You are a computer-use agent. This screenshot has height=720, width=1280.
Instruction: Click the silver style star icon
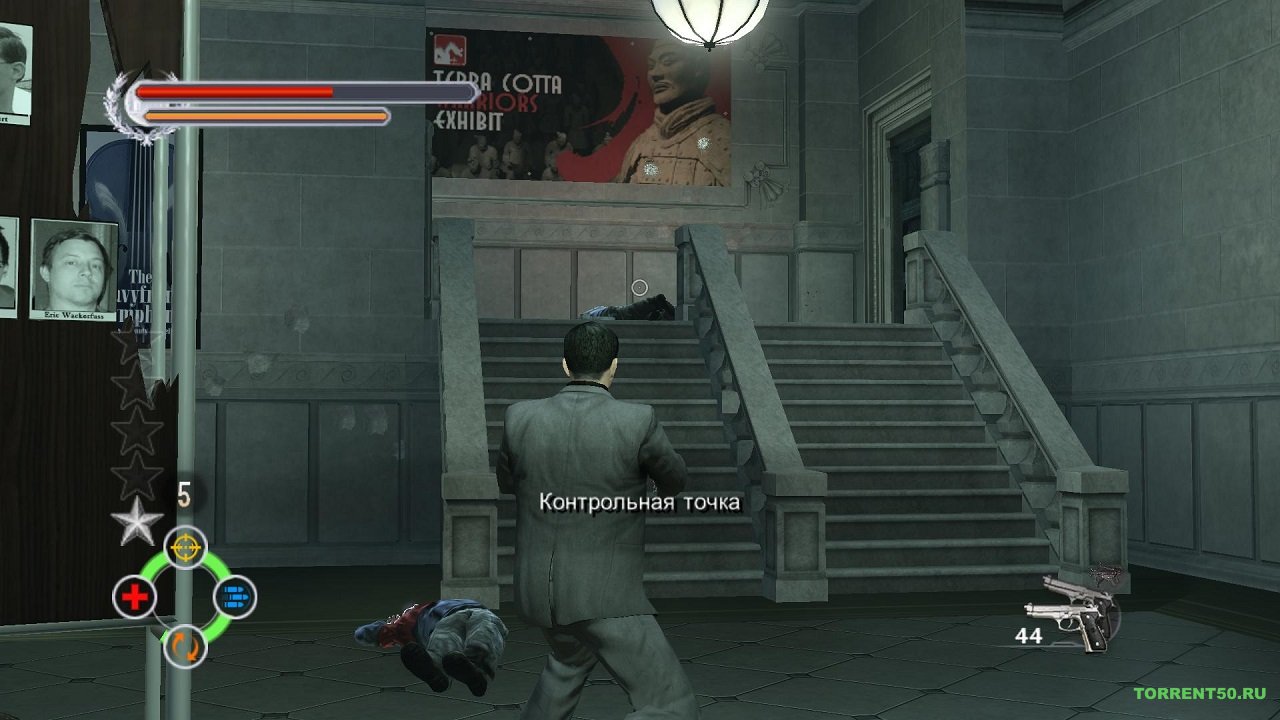pos(136,521)
